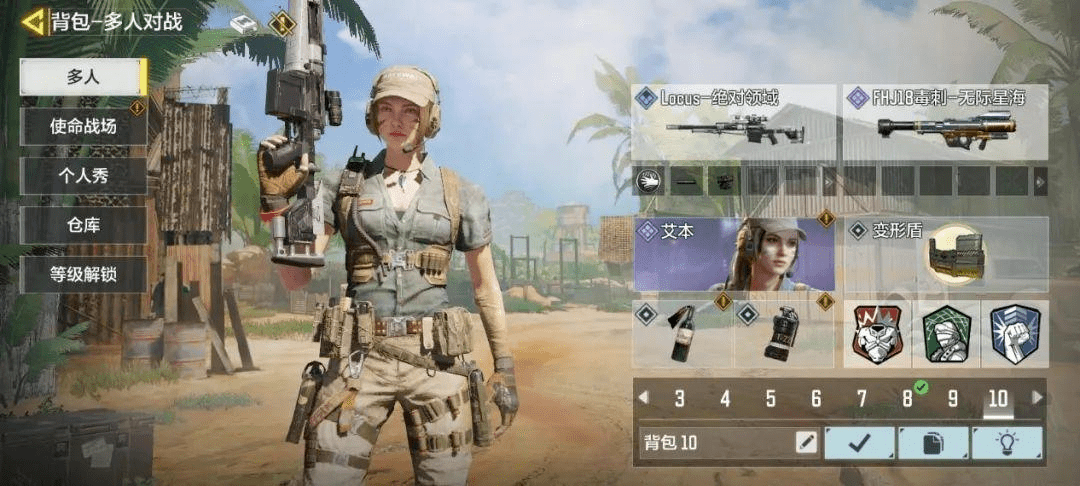Select the FHJ18 launcher secondary slot
This screenshot has width=1080, height=486.
click(x=945, y=122)
